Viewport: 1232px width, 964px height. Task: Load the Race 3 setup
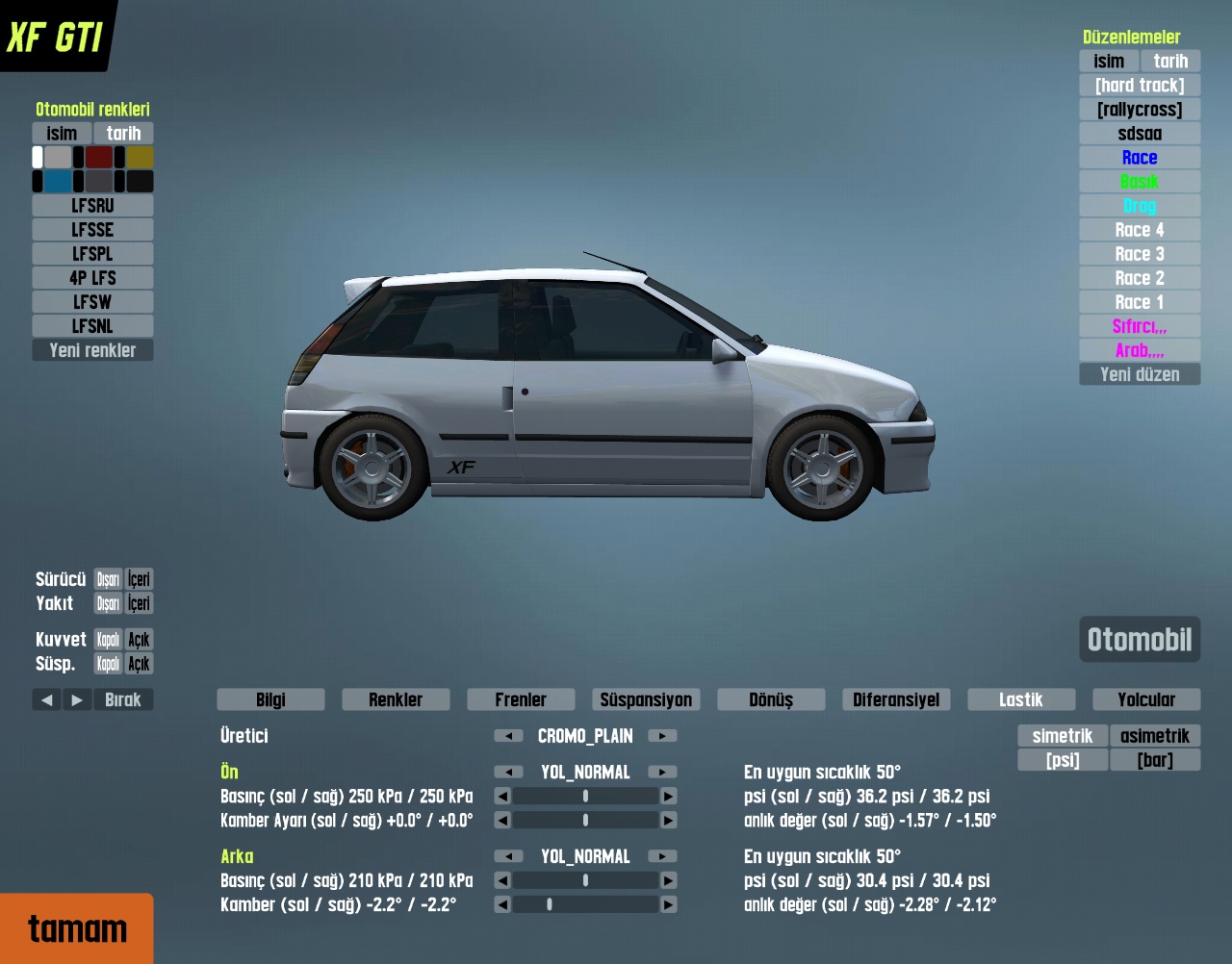click(x=1140, y=254)
